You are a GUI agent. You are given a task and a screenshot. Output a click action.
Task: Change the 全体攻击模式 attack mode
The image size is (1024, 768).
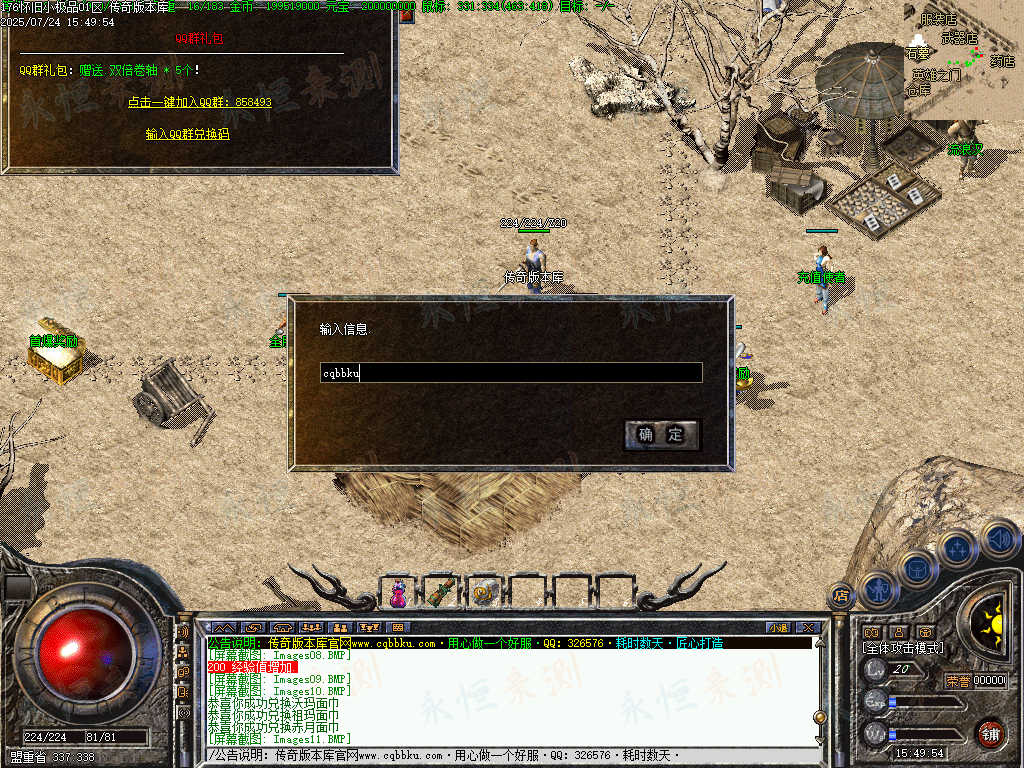902,648
